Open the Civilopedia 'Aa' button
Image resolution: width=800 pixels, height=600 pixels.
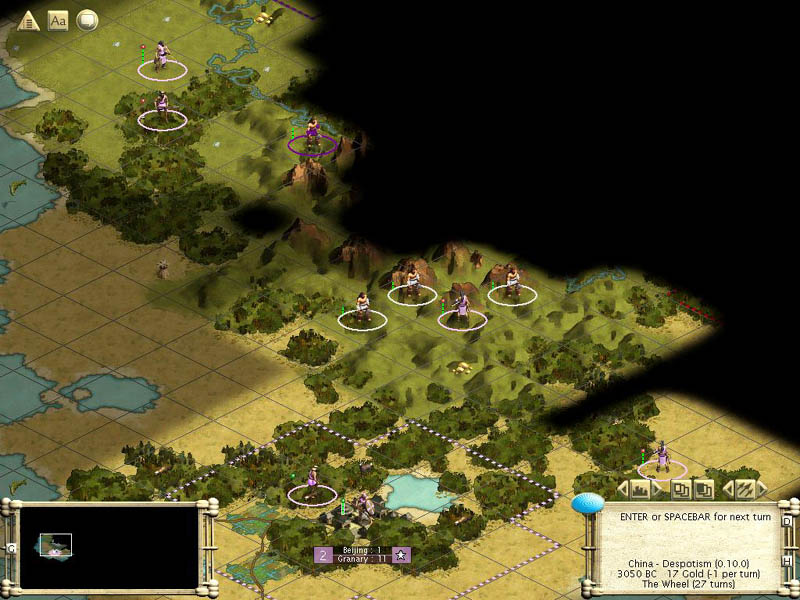[x=58, y=20]
